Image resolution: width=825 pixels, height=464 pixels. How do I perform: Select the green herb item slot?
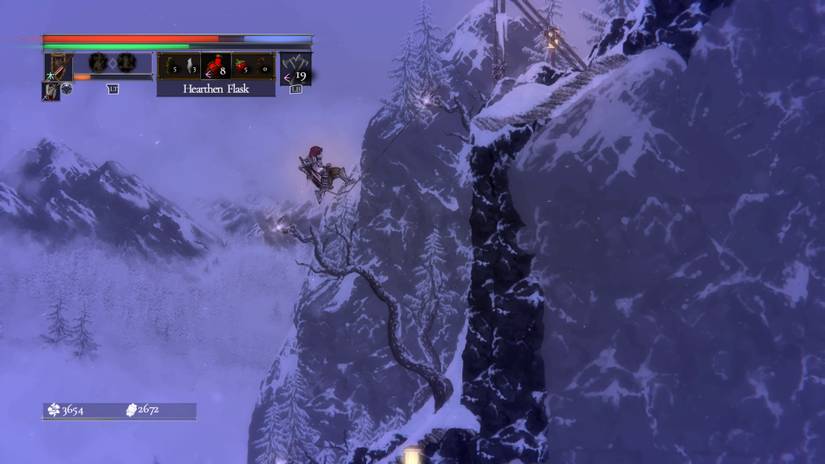click(168, 66)
